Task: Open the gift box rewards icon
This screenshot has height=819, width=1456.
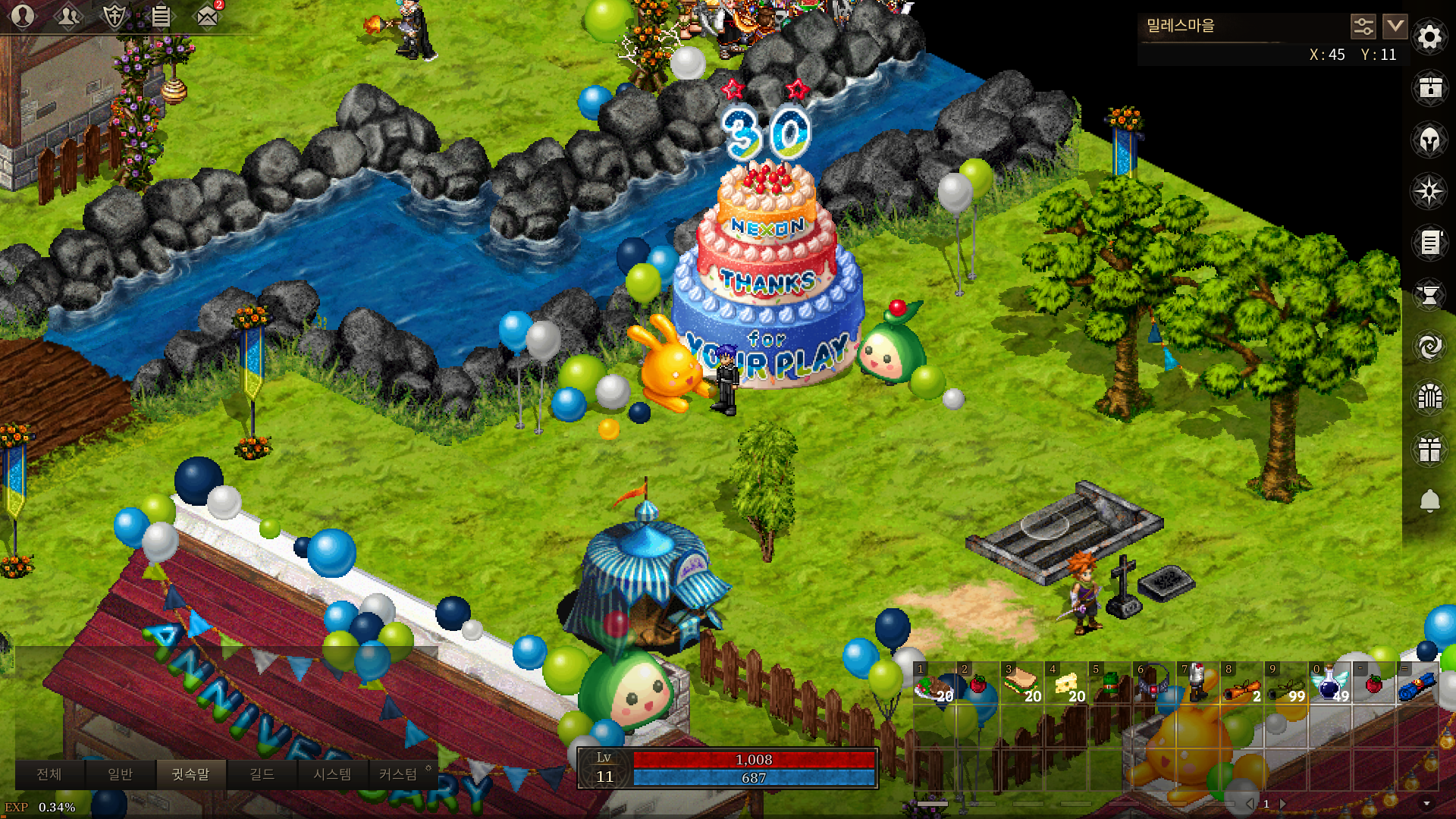Action: [x=1429, y=449]
